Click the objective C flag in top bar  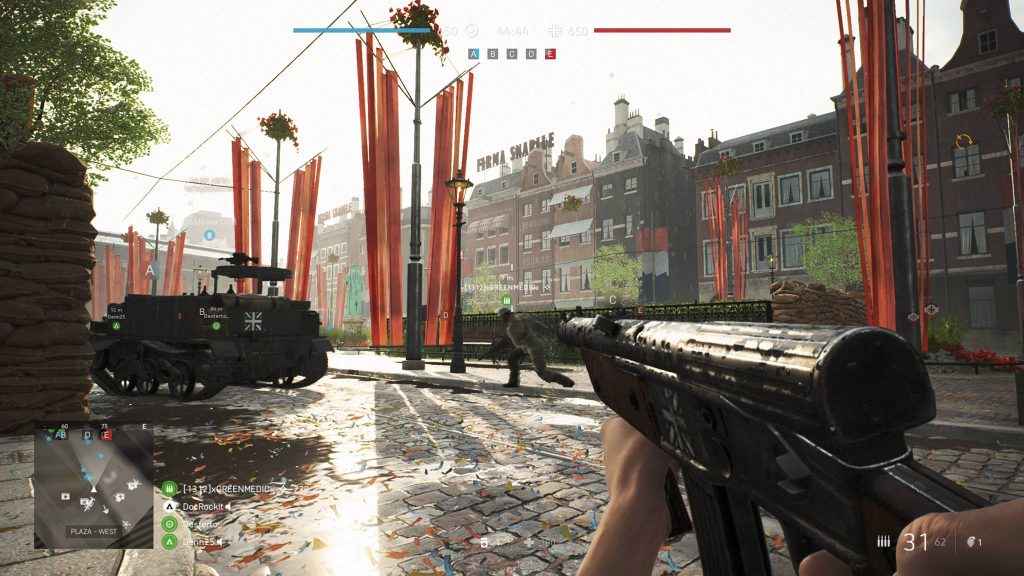tap(512, 54)
